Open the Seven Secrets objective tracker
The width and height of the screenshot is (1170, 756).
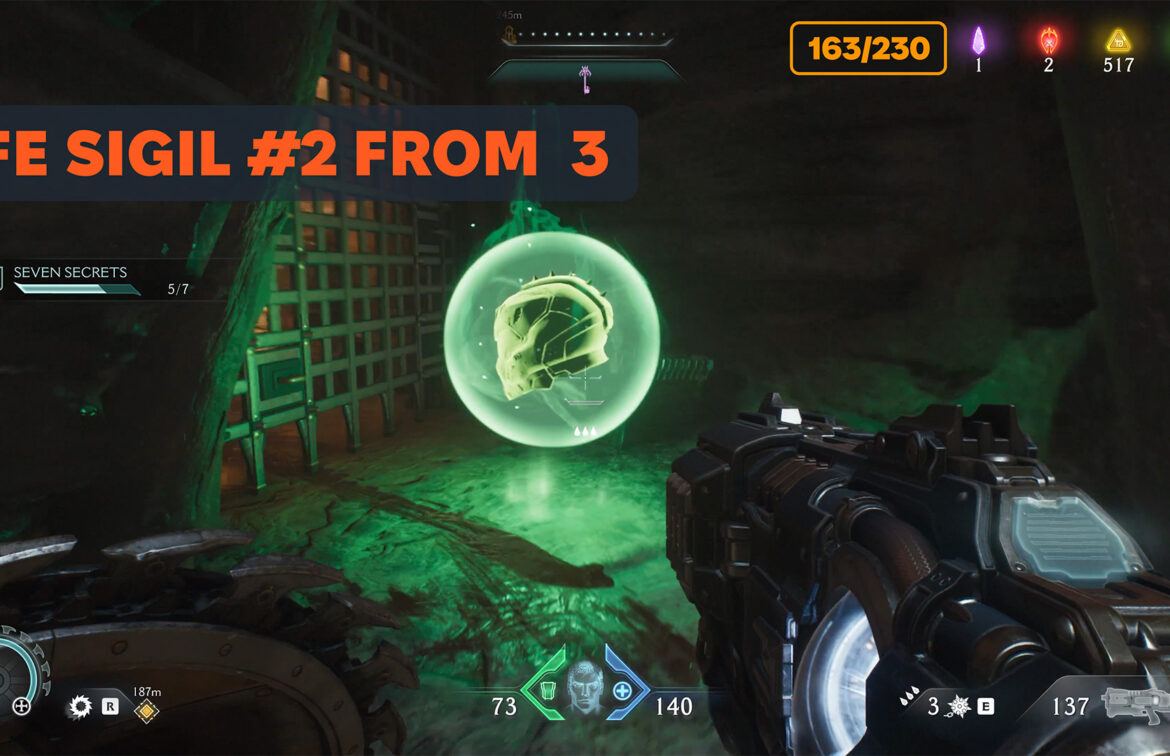[70, 273]
